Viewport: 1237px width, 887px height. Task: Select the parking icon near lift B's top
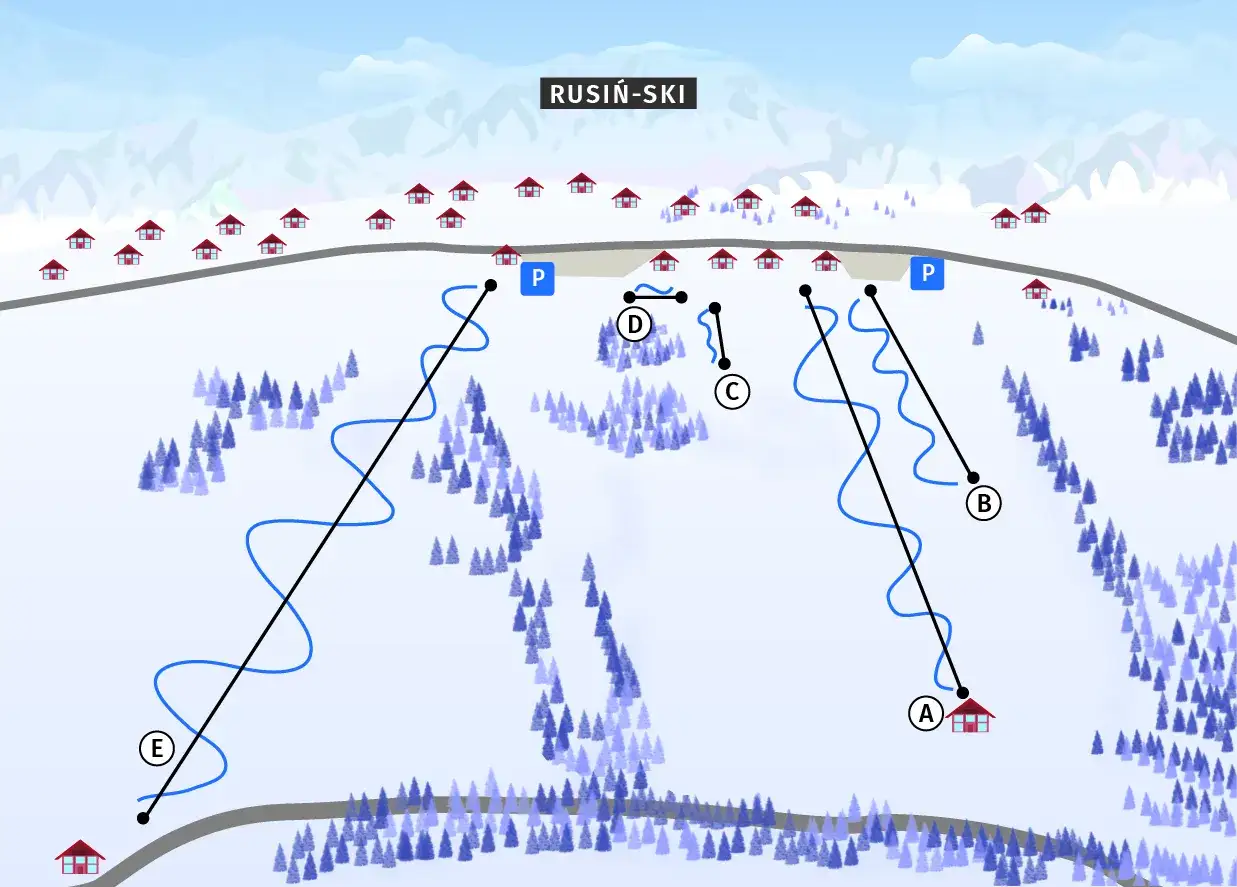[x=927, y=272]
